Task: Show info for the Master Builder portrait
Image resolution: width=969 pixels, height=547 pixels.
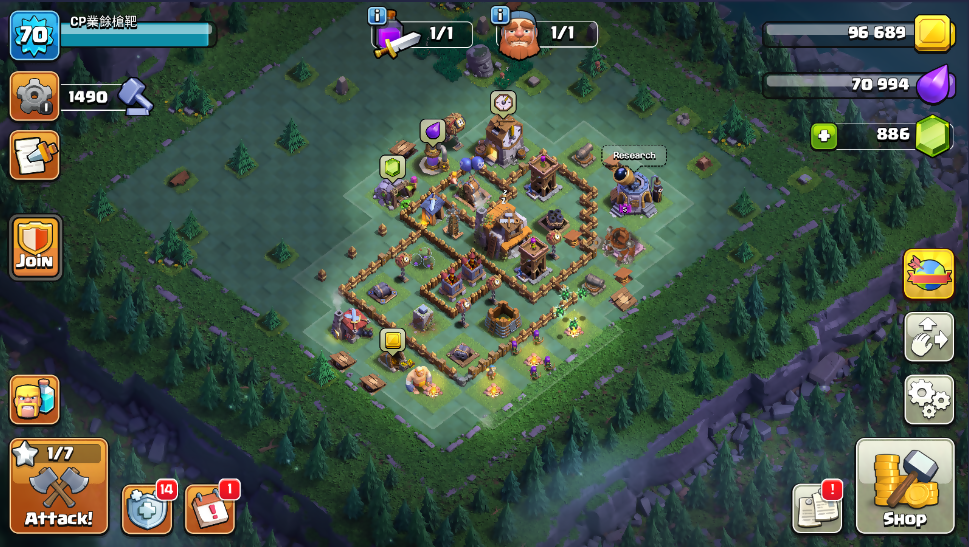Action: tap(501, 15)
